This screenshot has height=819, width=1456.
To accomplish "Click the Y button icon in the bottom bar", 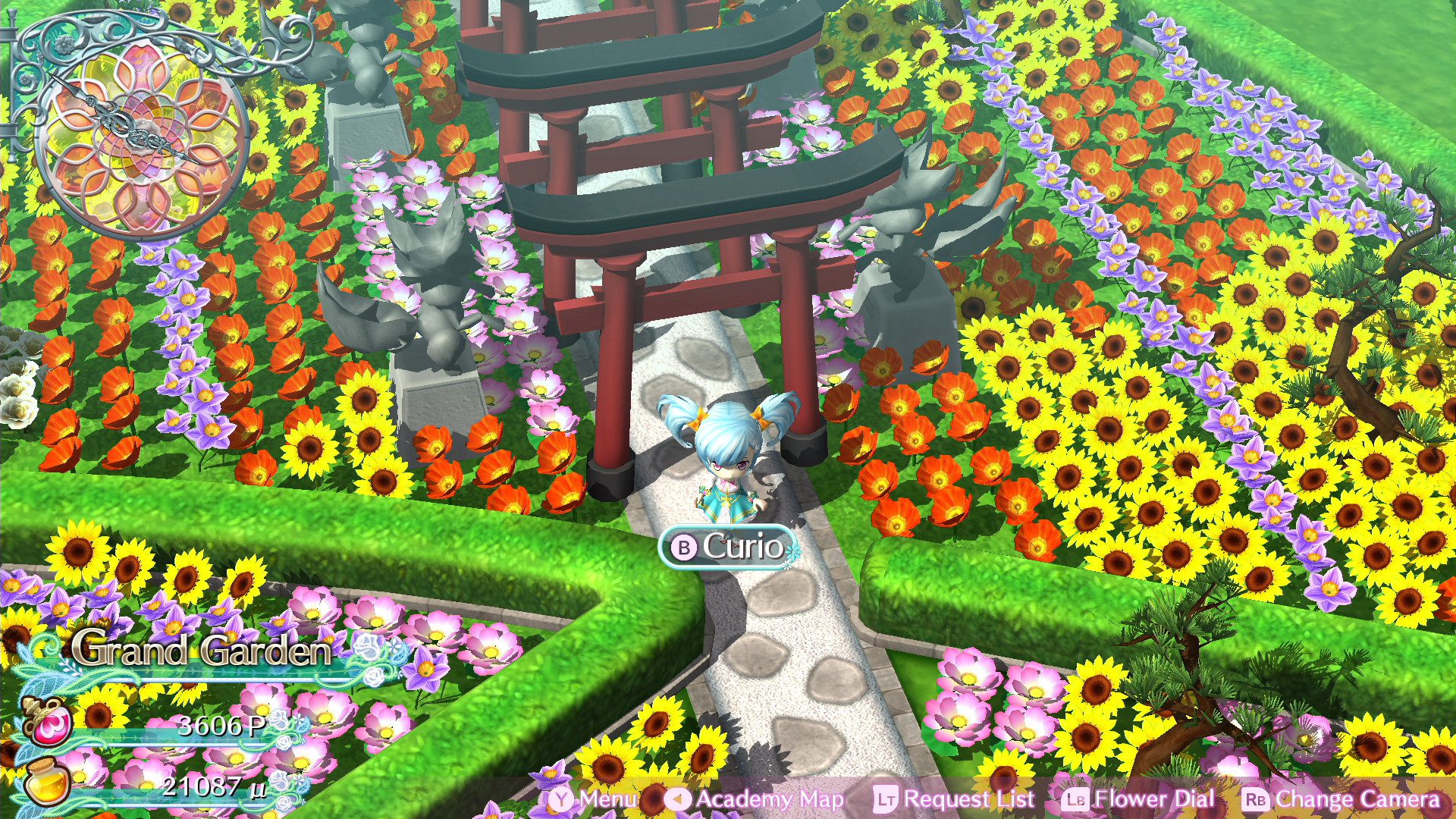I will pyautogui.click(x=560, y=799).
